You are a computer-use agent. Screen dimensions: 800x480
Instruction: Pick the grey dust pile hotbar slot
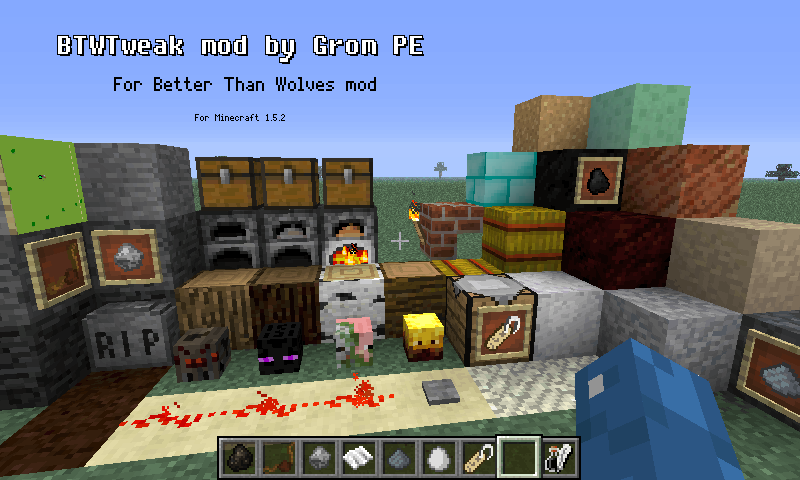[x=398, y=459]
